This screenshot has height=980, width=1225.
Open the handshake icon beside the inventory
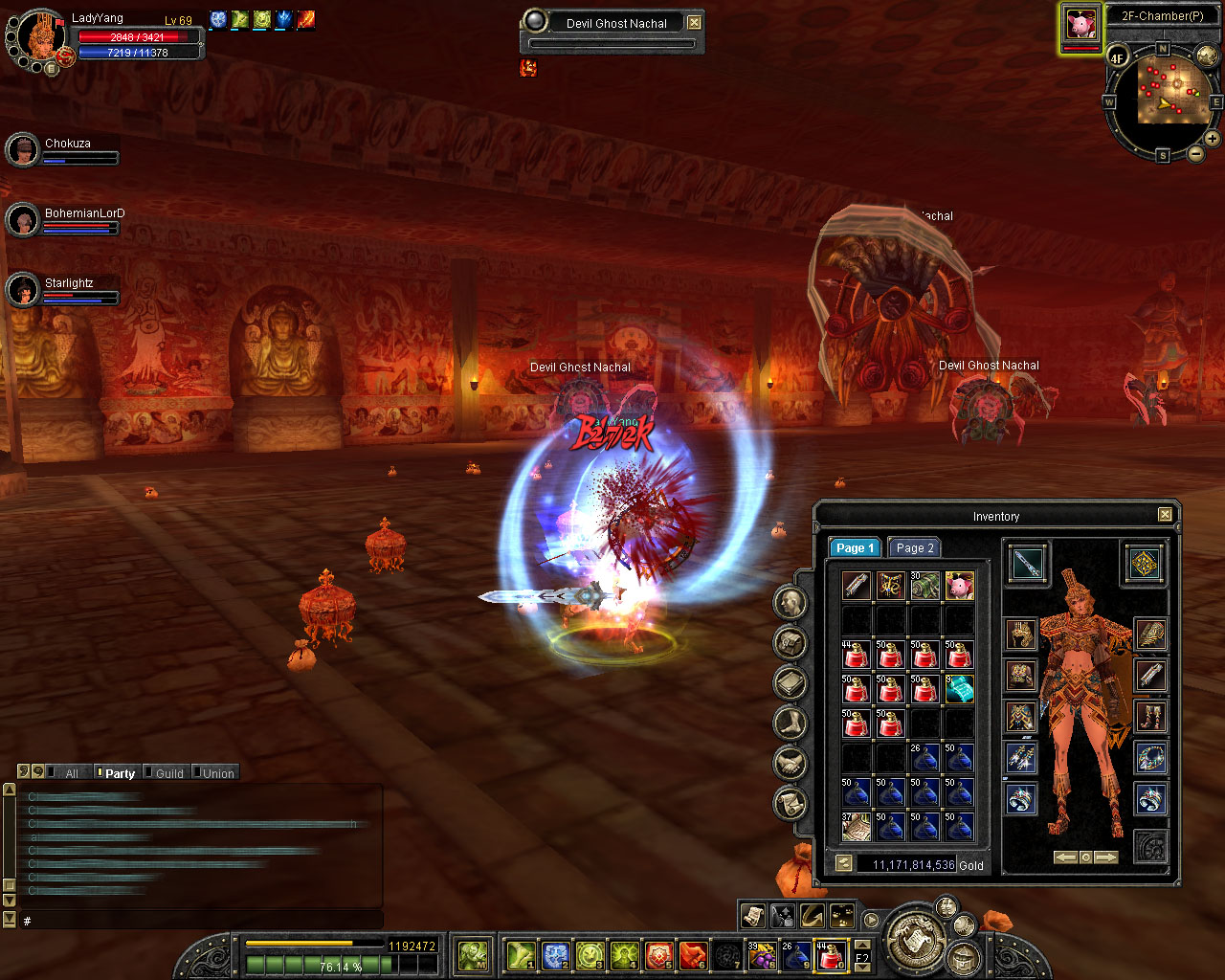pos(790,763)
